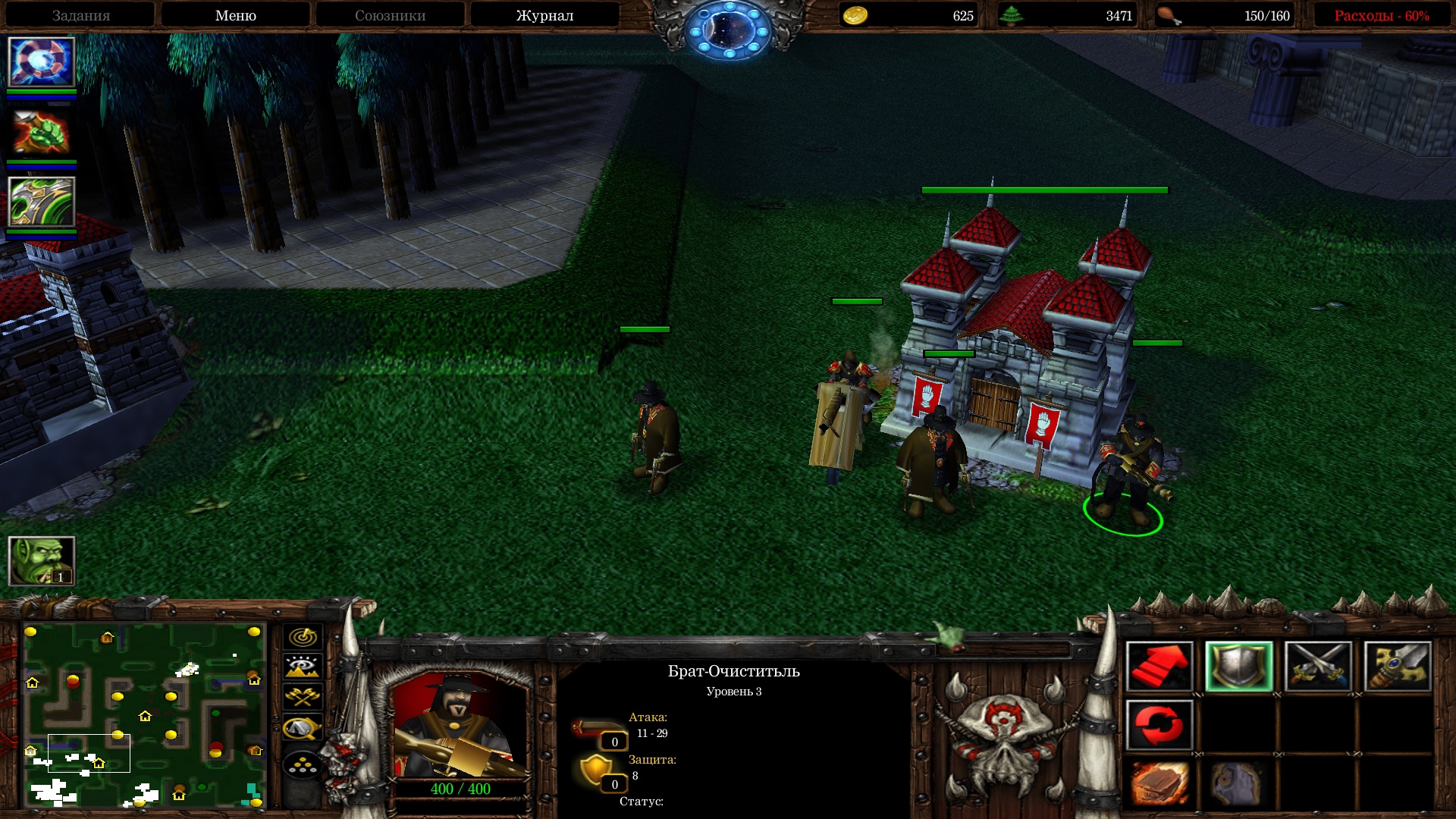Image resolution: width=1456 pixels, height=819 pixels.
Task: Toggle minimap terrain display (eye icon)
Action: (x=303, y=667)
